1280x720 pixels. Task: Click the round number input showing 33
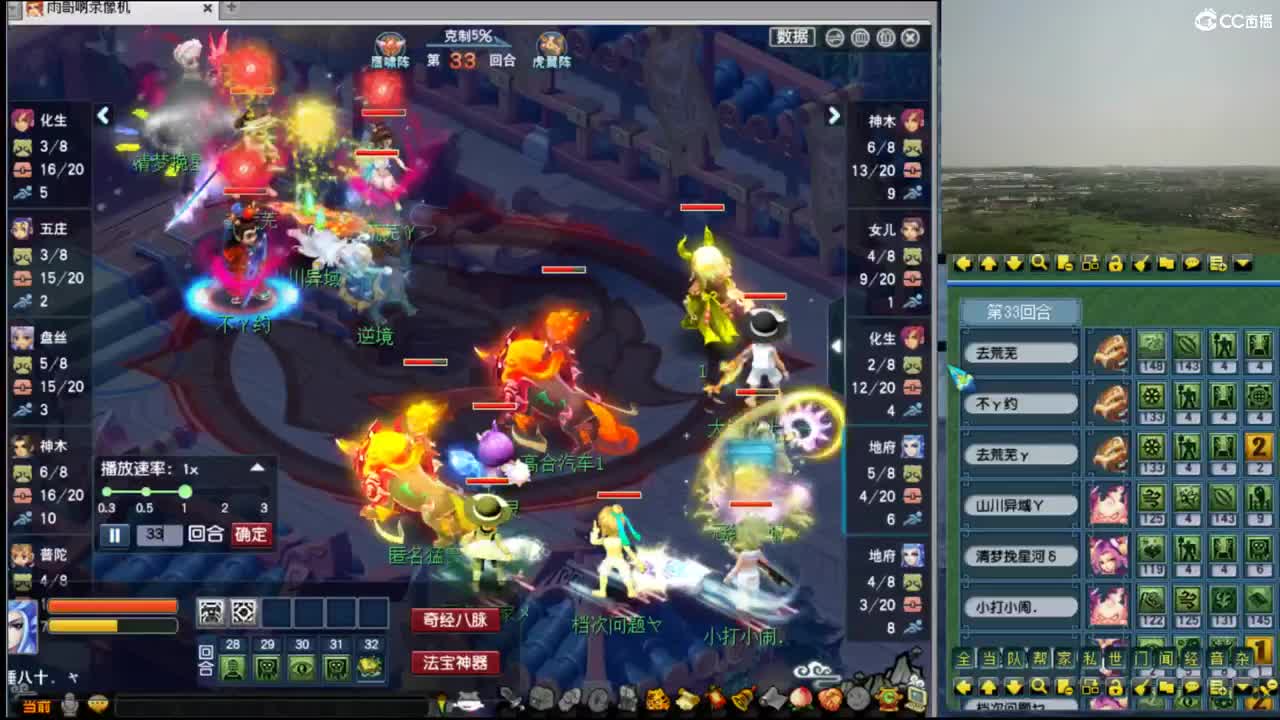[160, 534]
